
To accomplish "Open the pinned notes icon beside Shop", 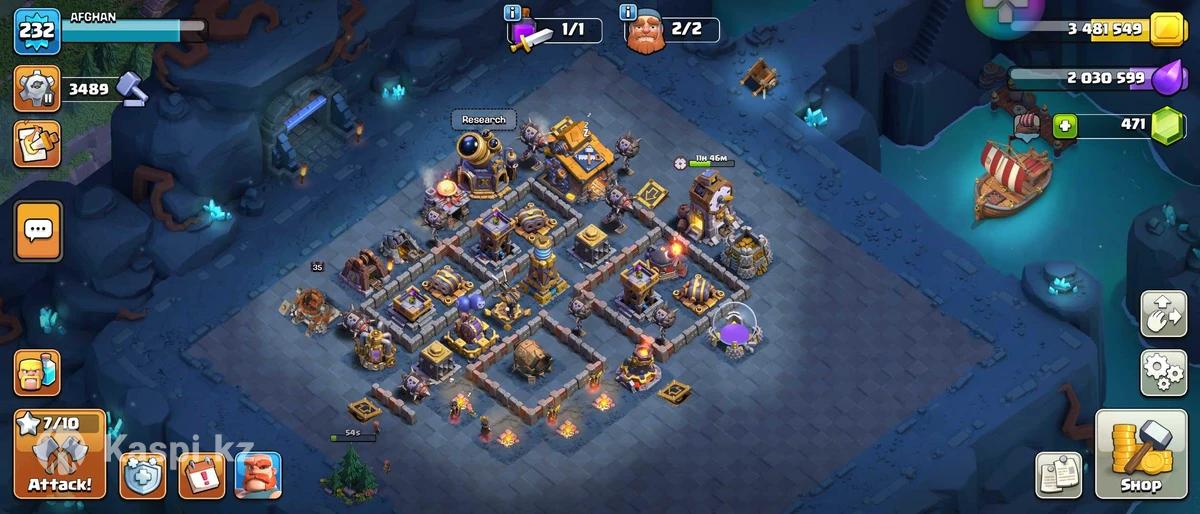I will click(1058, 475).
